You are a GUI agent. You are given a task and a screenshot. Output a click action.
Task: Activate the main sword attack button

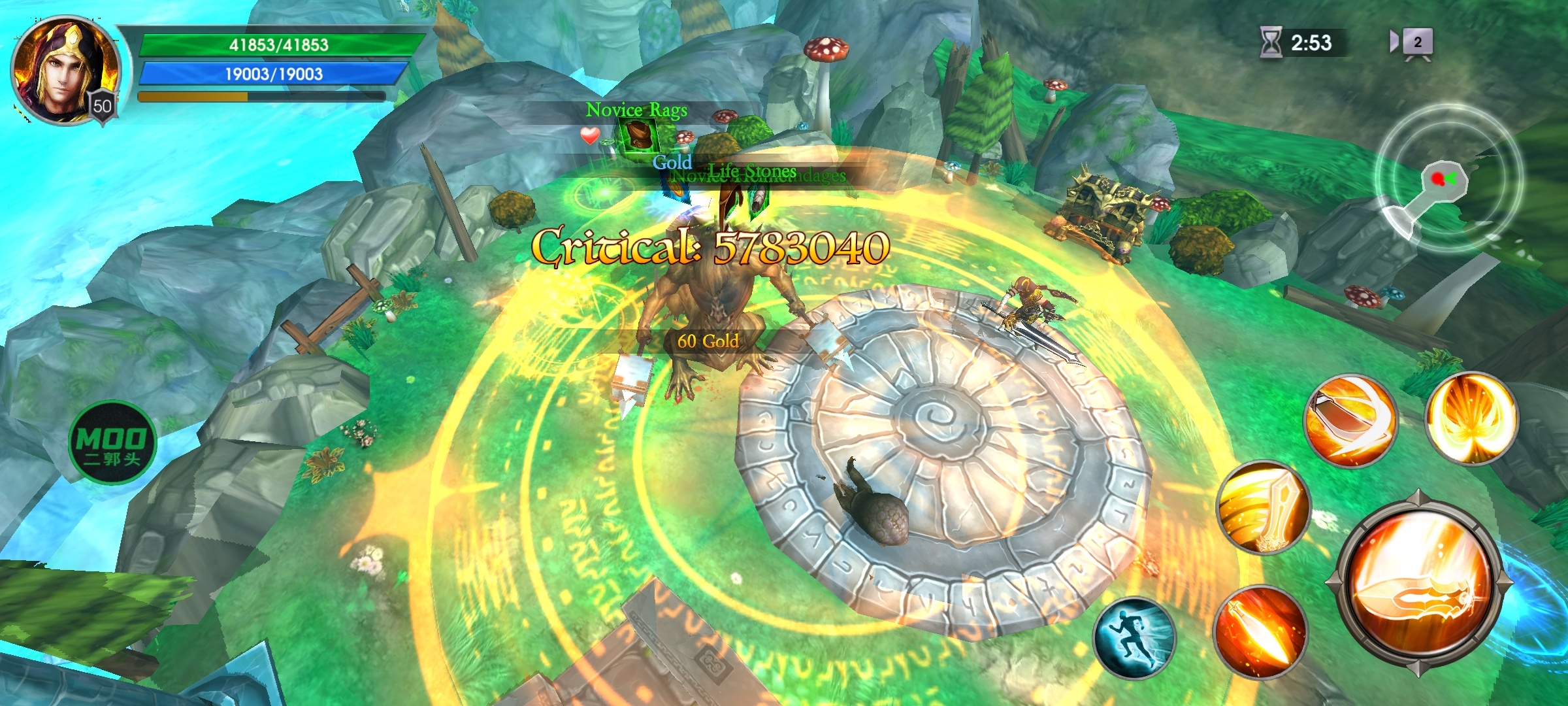[1418, 583]
